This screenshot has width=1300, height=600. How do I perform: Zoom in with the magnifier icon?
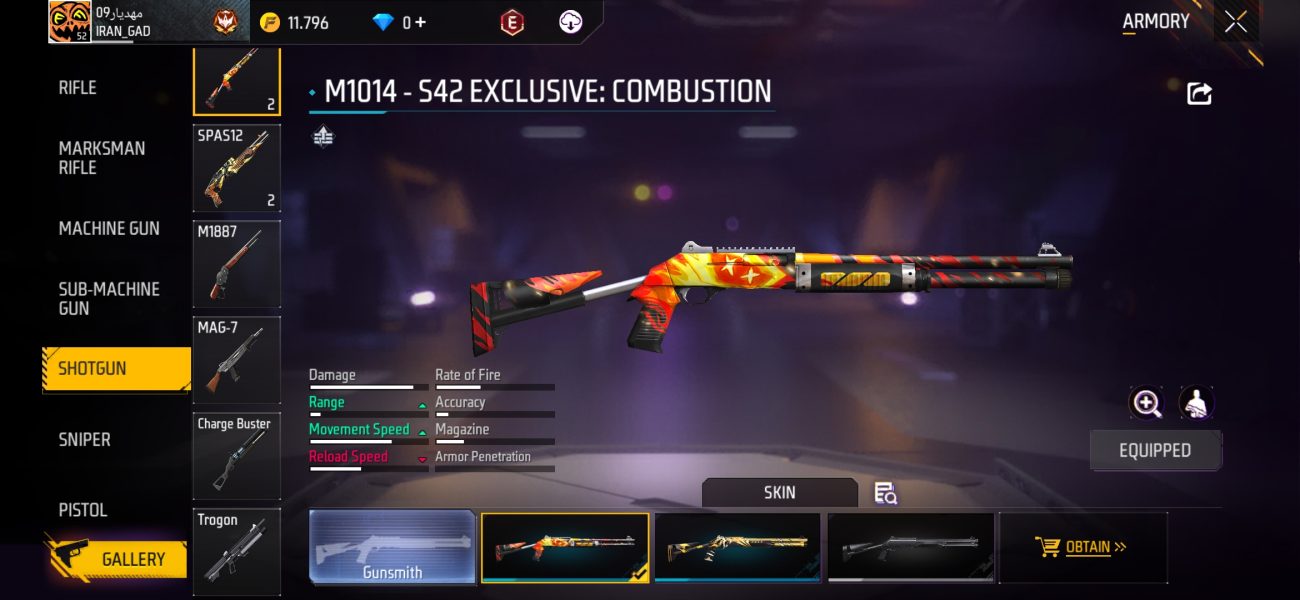pos(1146,403)
